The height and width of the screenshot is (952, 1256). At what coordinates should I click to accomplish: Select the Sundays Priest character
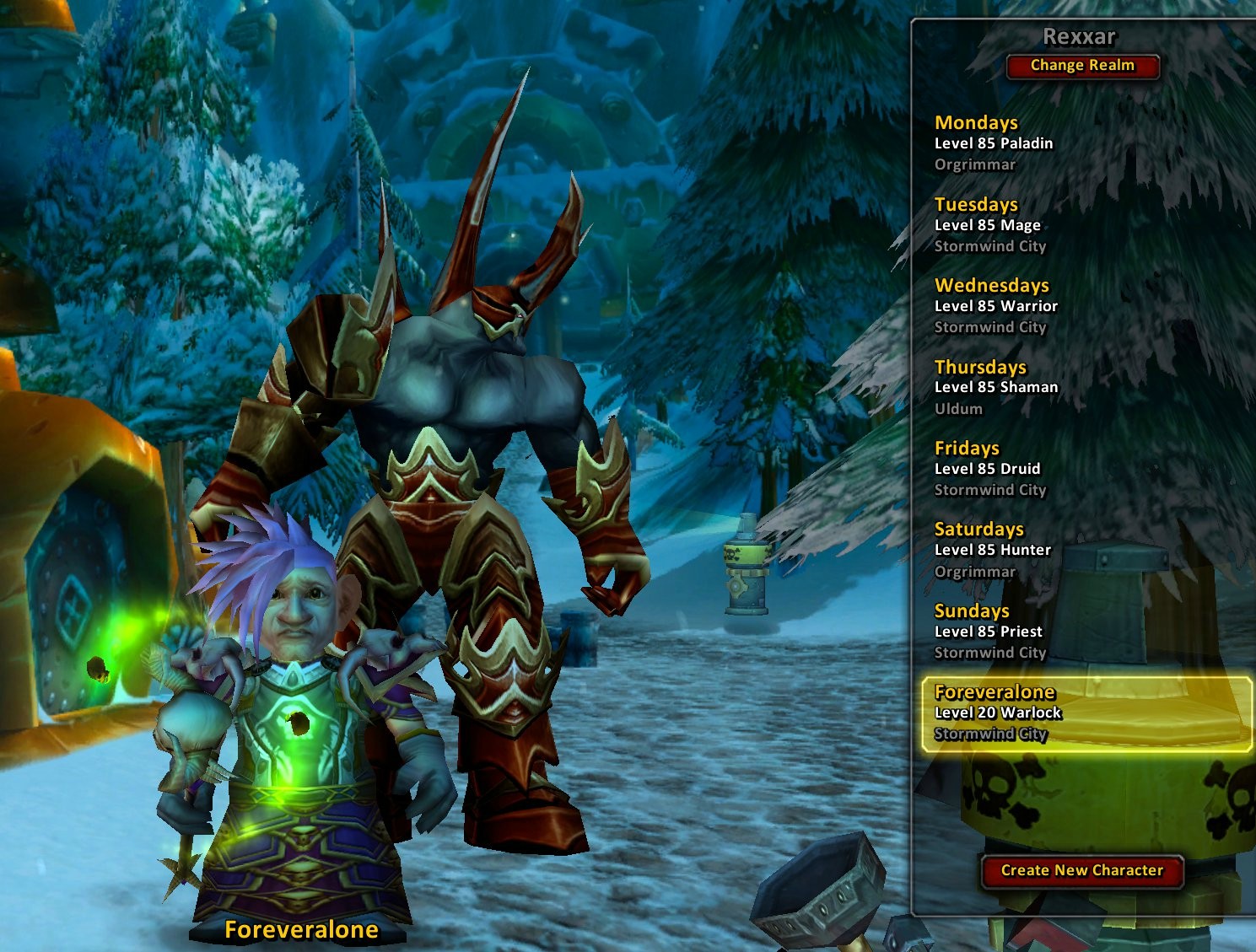tap(989, 632)
